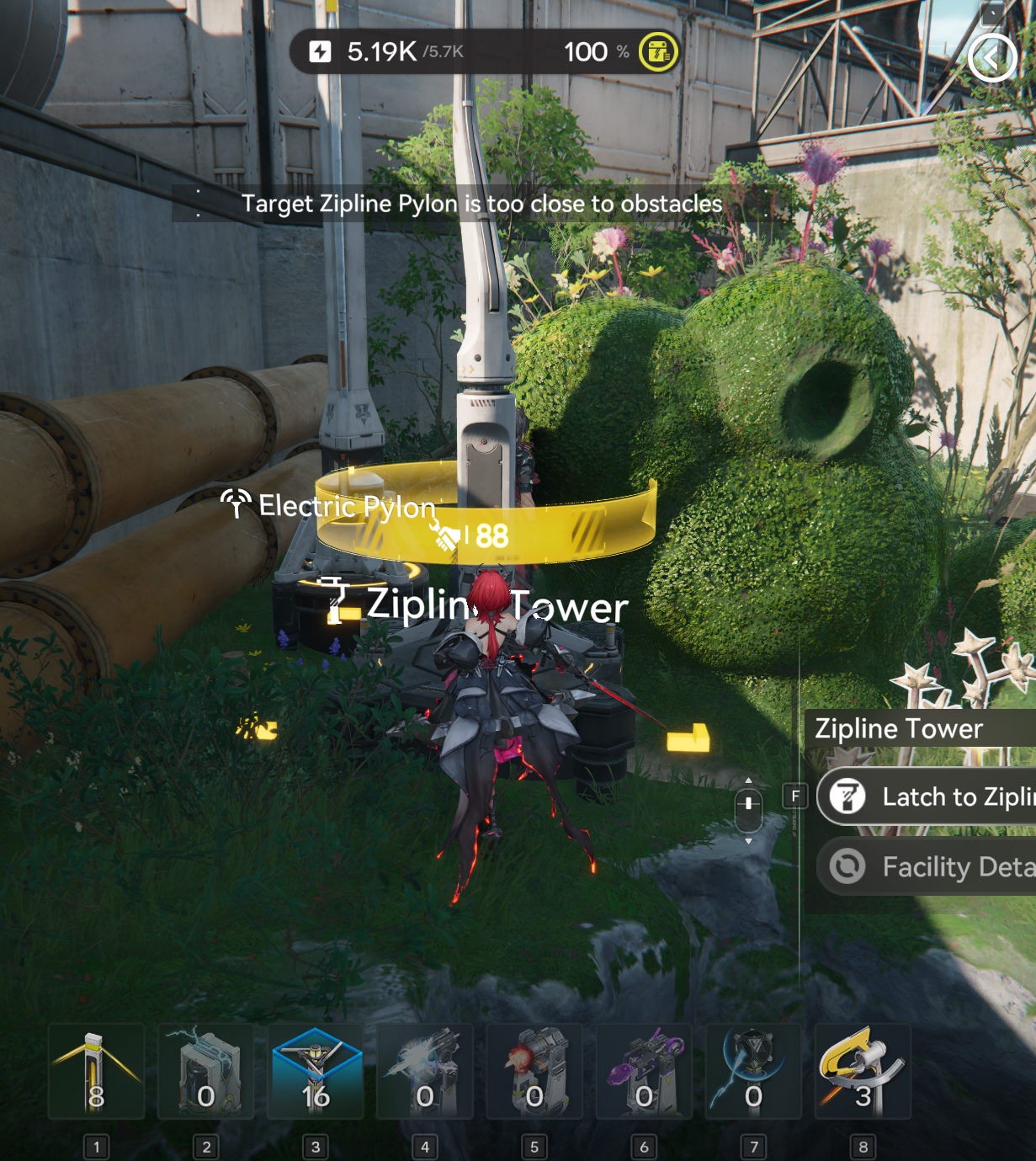Open the yellow power report icon
Viewport: 1036px width, 1161px height.
(658, 52)
